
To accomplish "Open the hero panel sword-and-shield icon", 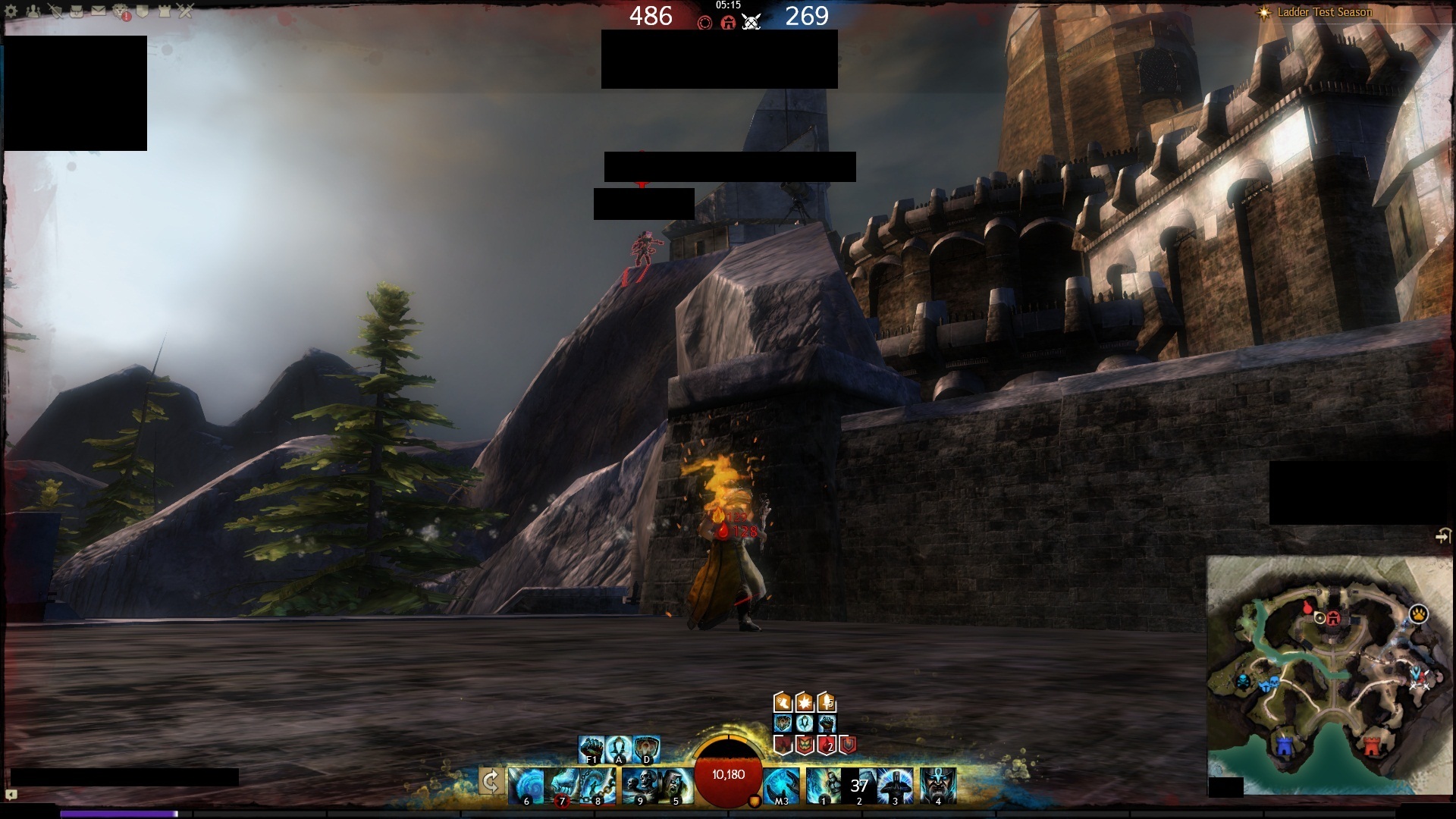I will (x=55, y=11).
